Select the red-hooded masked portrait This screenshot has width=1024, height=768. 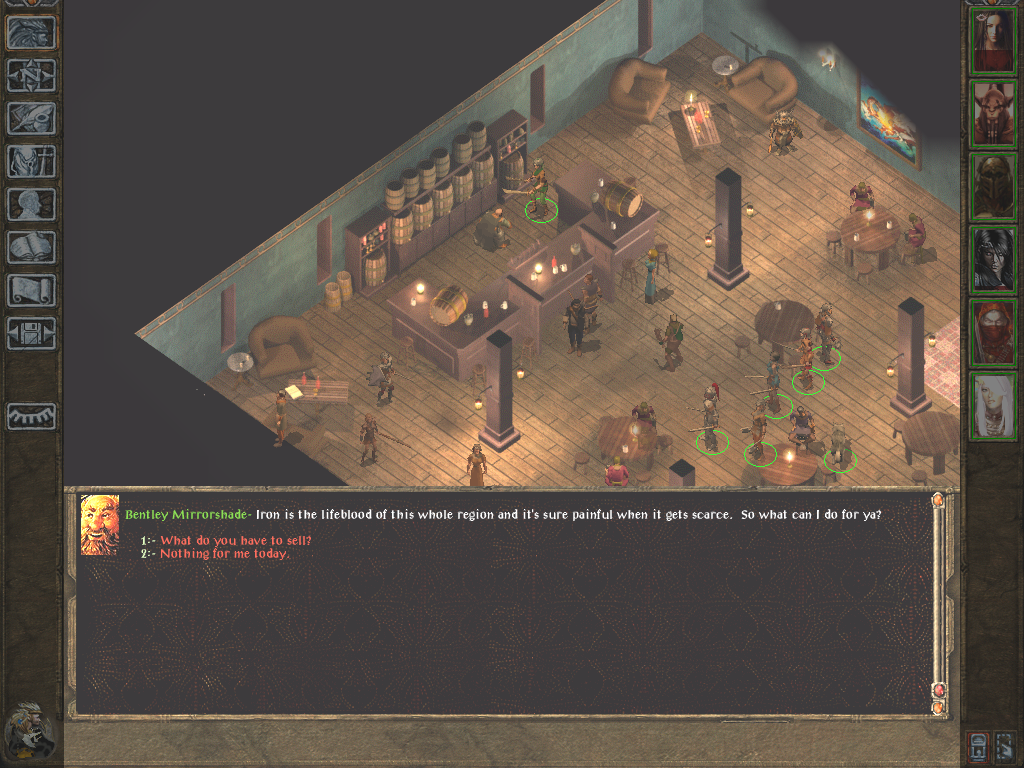click(x=993, y=332)
